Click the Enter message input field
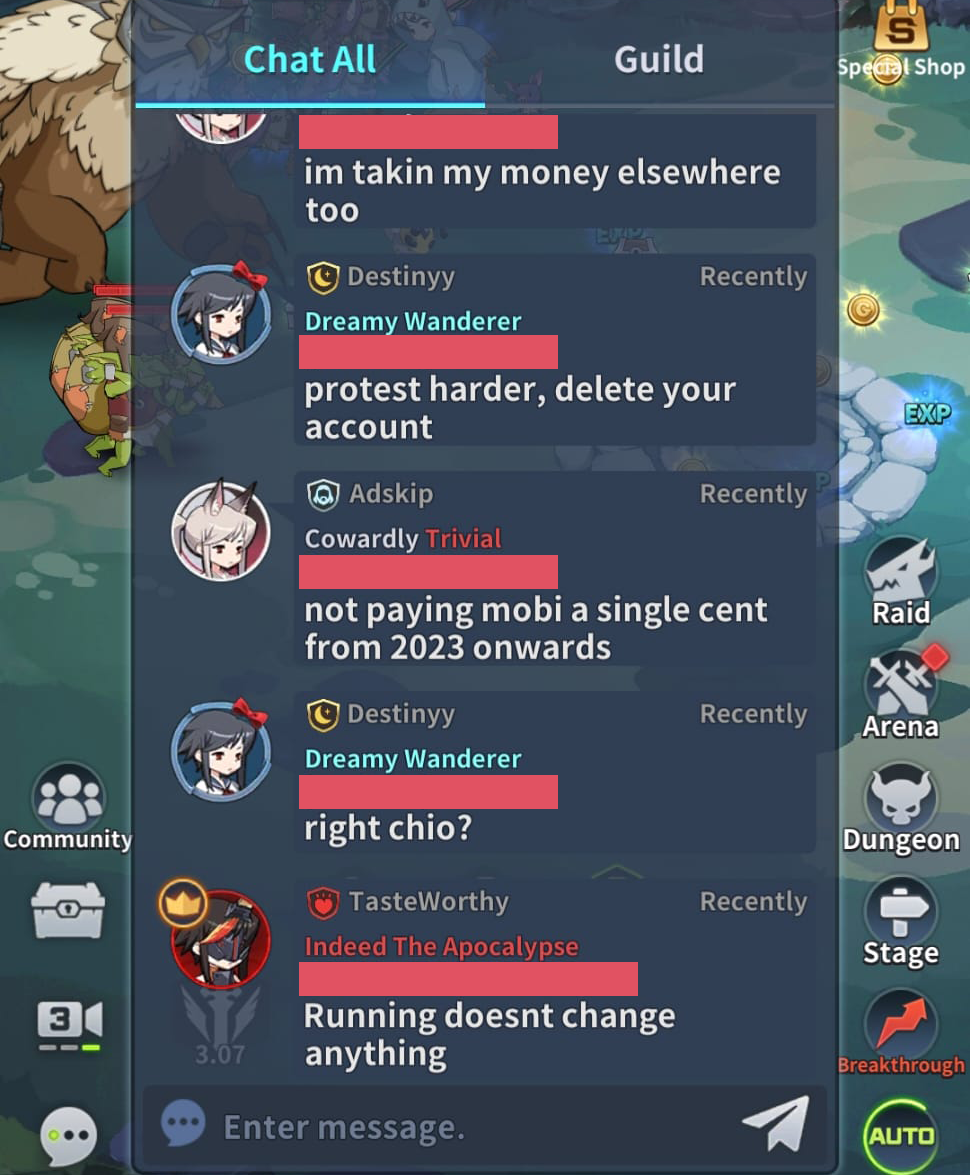The height and width of the screenshot is (1175, 970). [x=450, y=1128]
